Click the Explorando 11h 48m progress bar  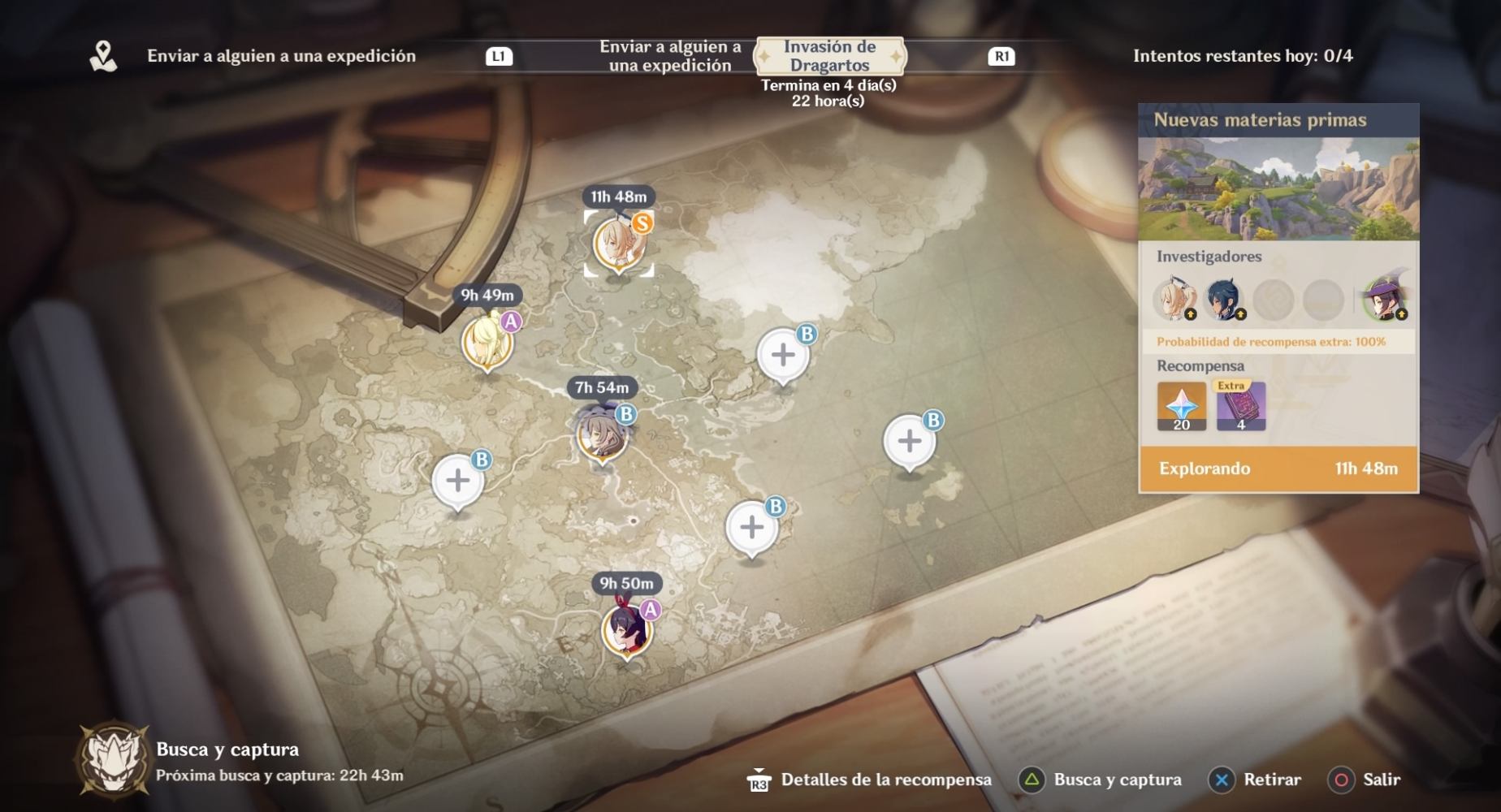click(1278, 469)
